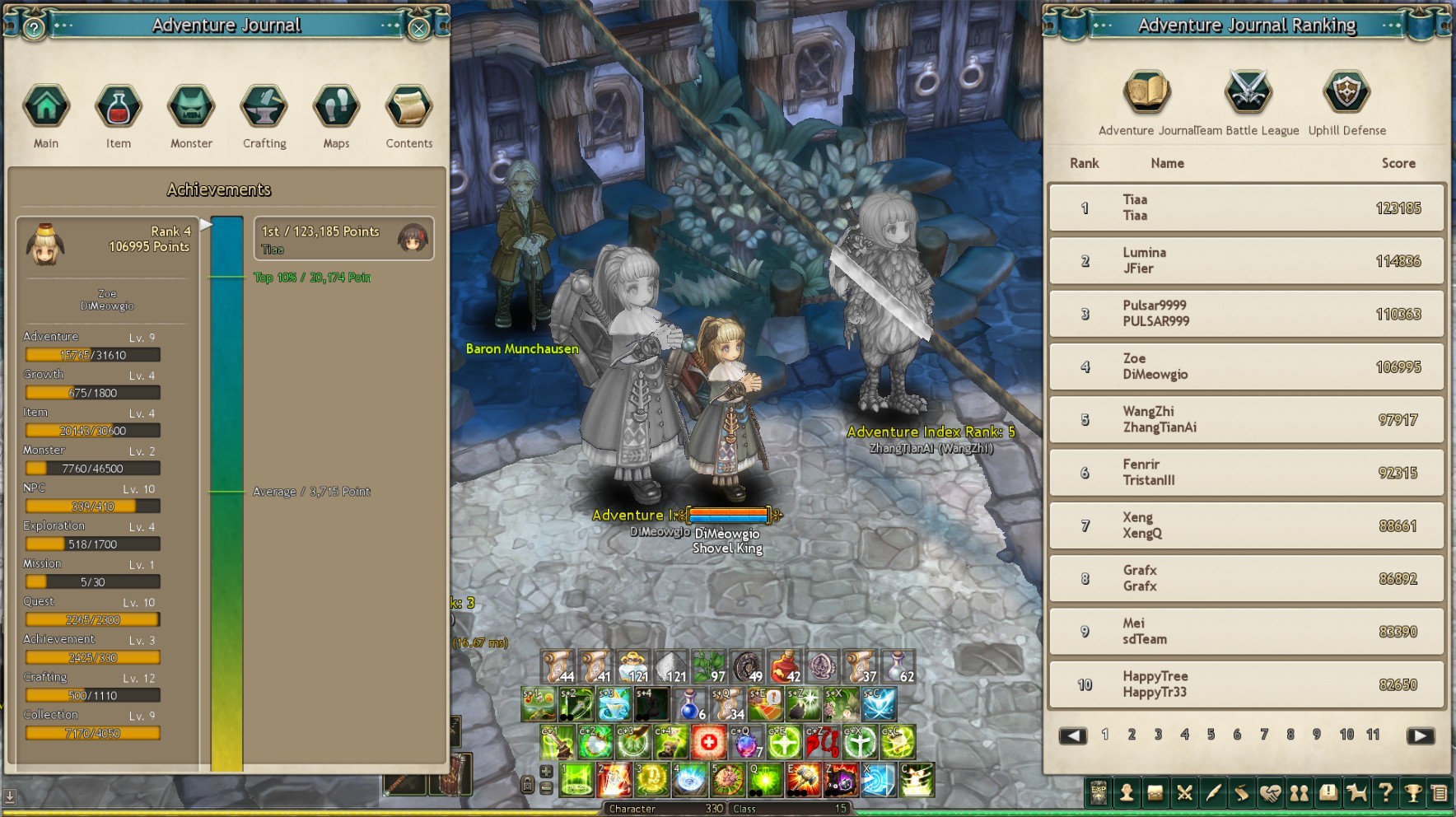Select the Monster journal tab
Image resolution: width=1456 pixels, height=817 pixels.
(x=191, y=106)
